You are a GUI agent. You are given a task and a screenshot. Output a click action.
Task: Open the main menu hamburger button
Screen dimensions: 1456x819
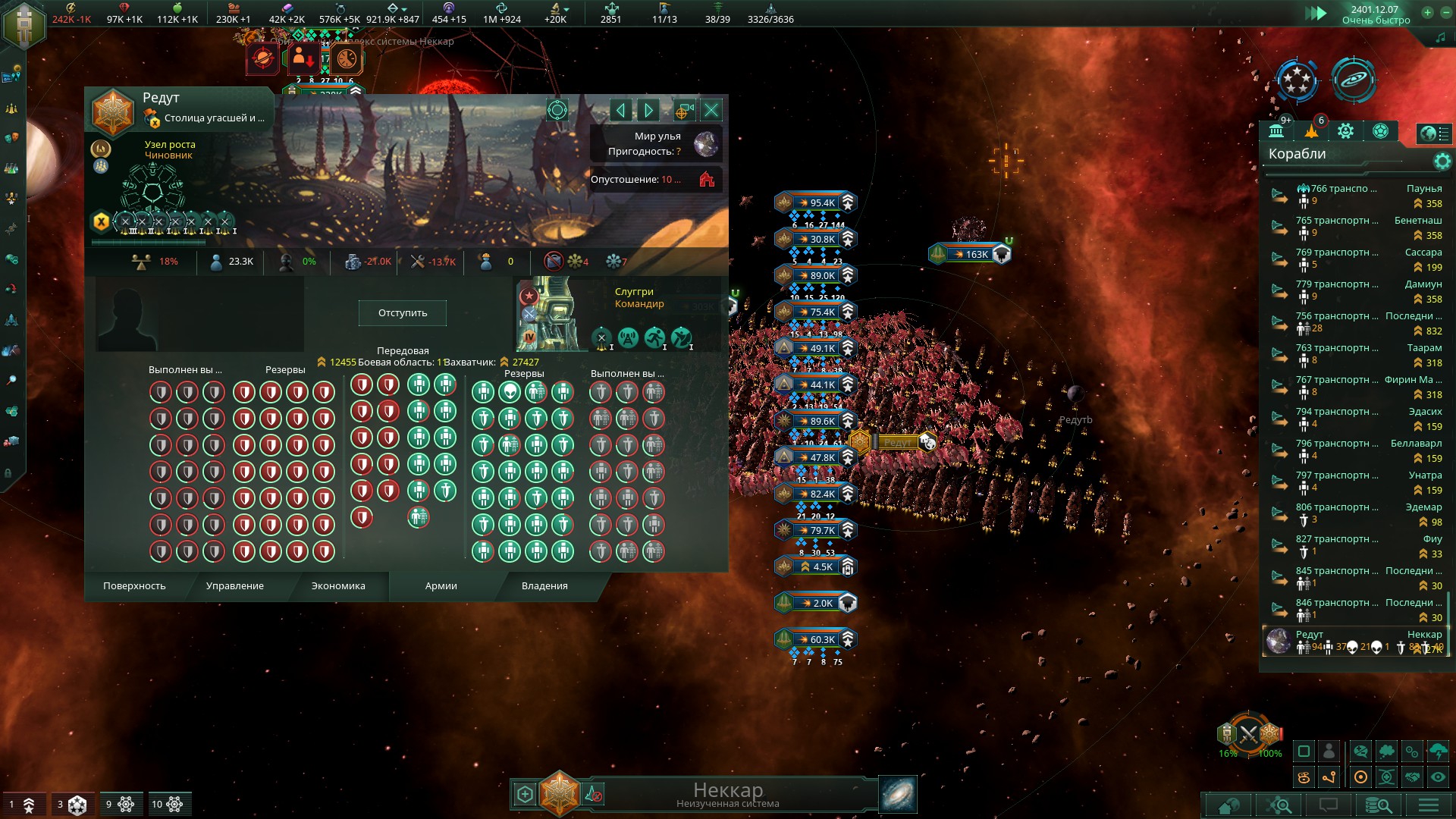click(1429, 805)
